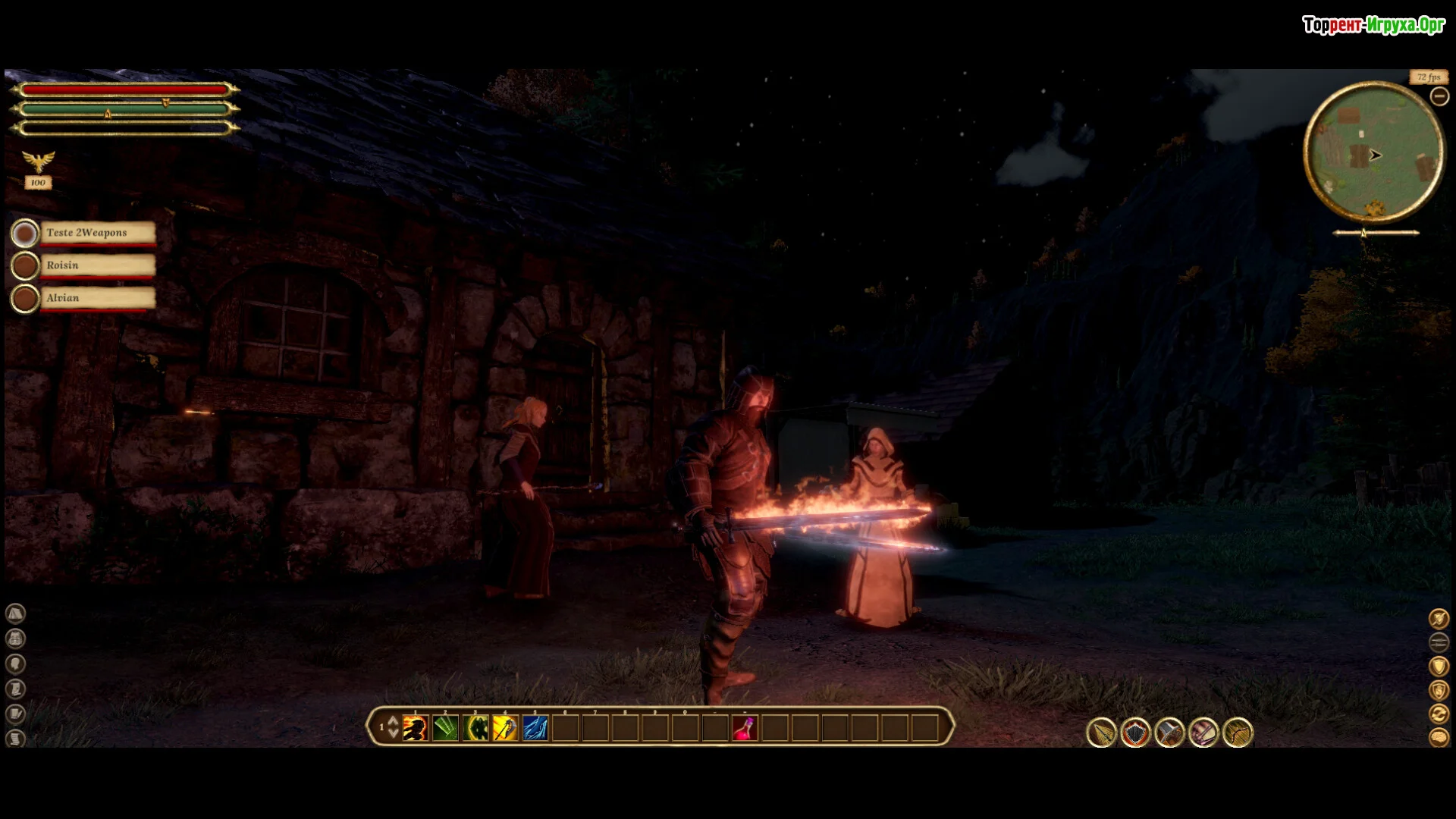Activate the fiery charging warrior ability

[x=415, y=729]
